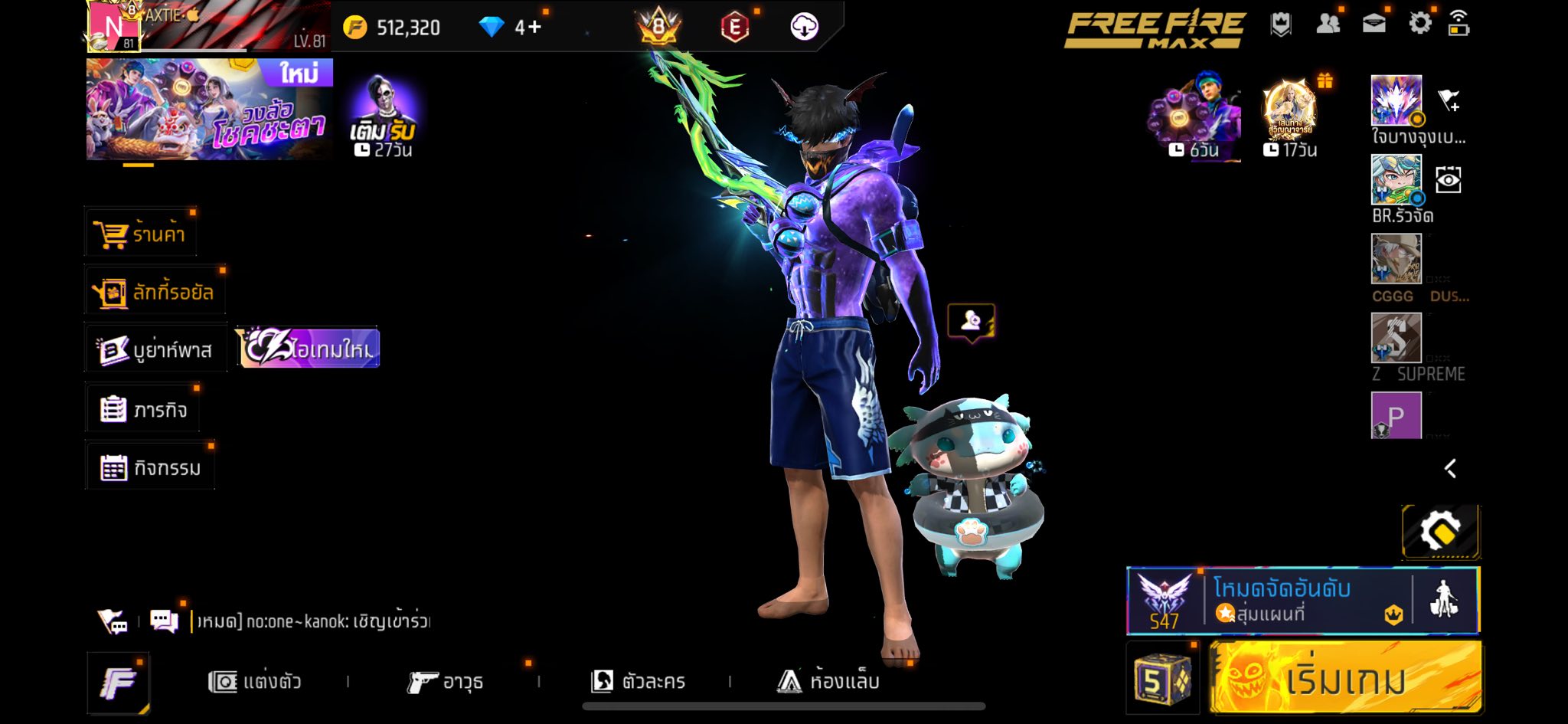Open the friends list icon
Image resolution: width=1568 pixels, height=724 pixels.
(1328, 24)
